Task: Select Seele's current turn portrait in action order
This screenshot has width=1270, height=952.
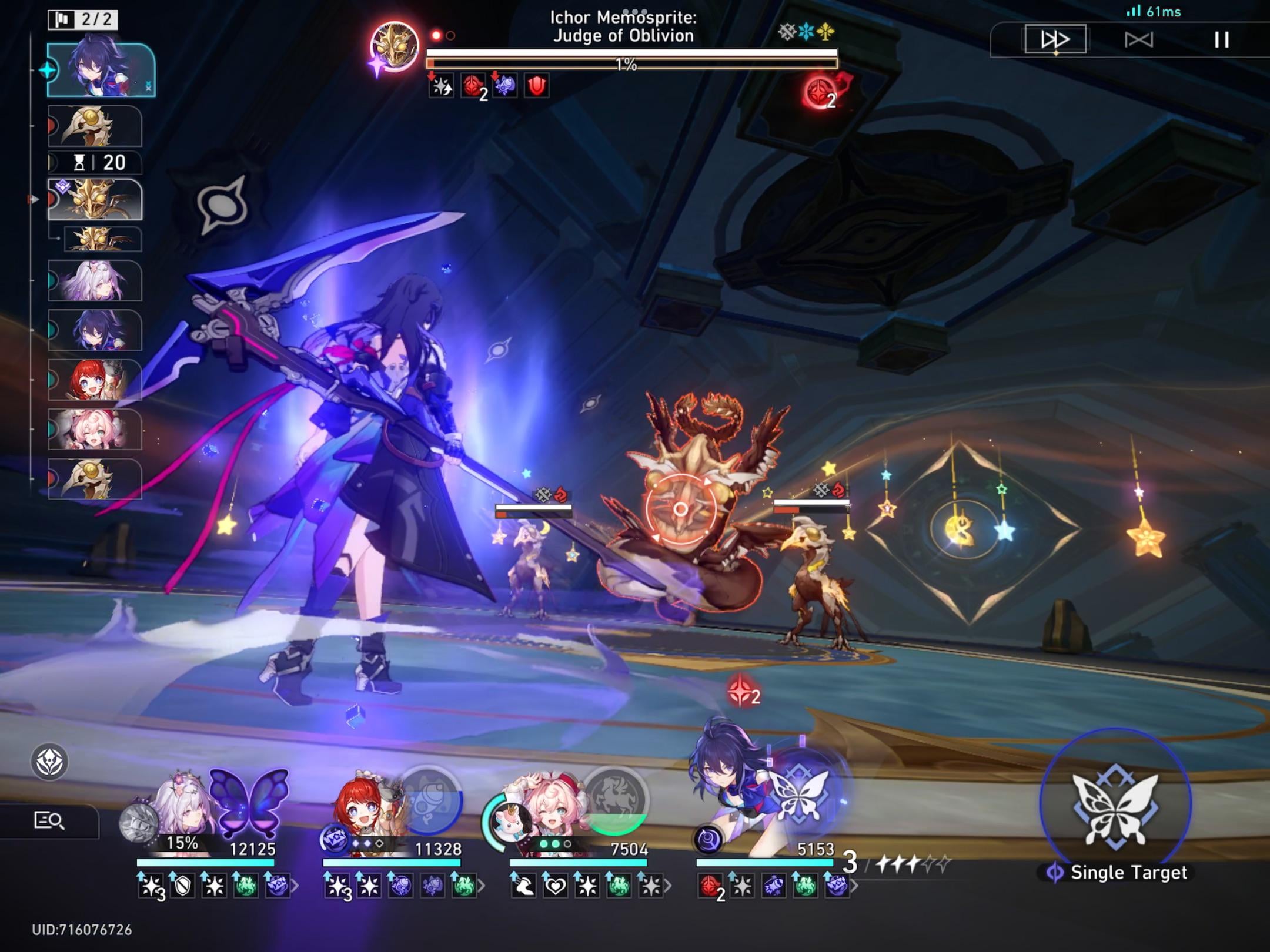Action: tap(101, 71)
